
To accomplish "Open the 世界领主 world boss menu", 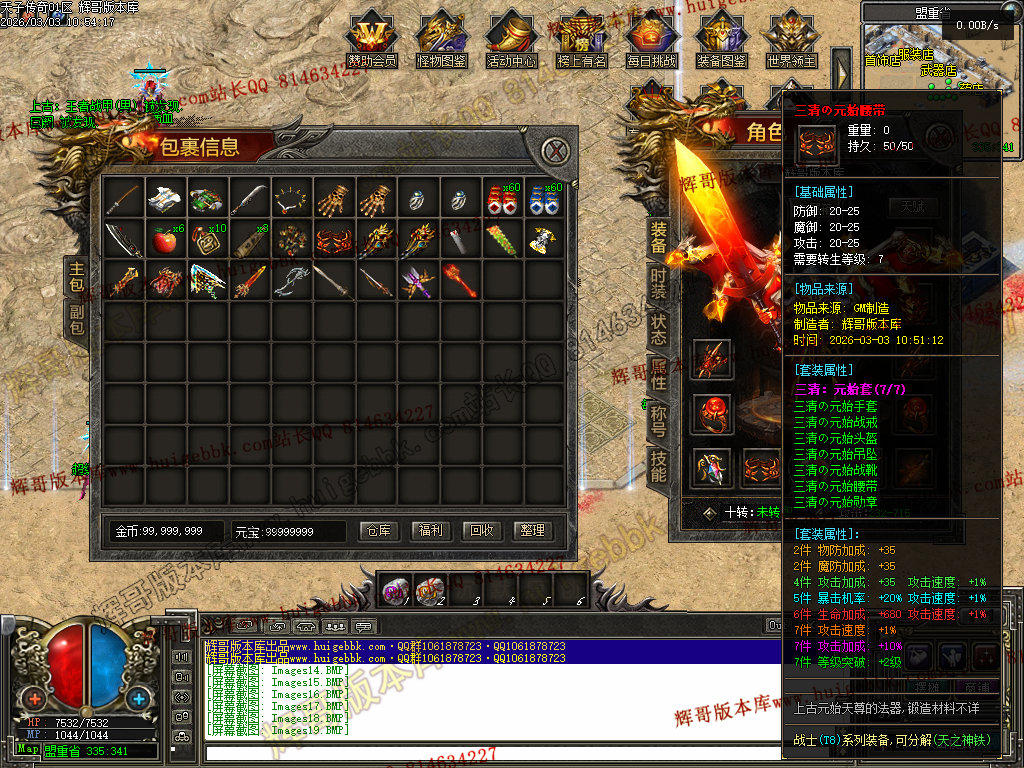I will 791,40.
